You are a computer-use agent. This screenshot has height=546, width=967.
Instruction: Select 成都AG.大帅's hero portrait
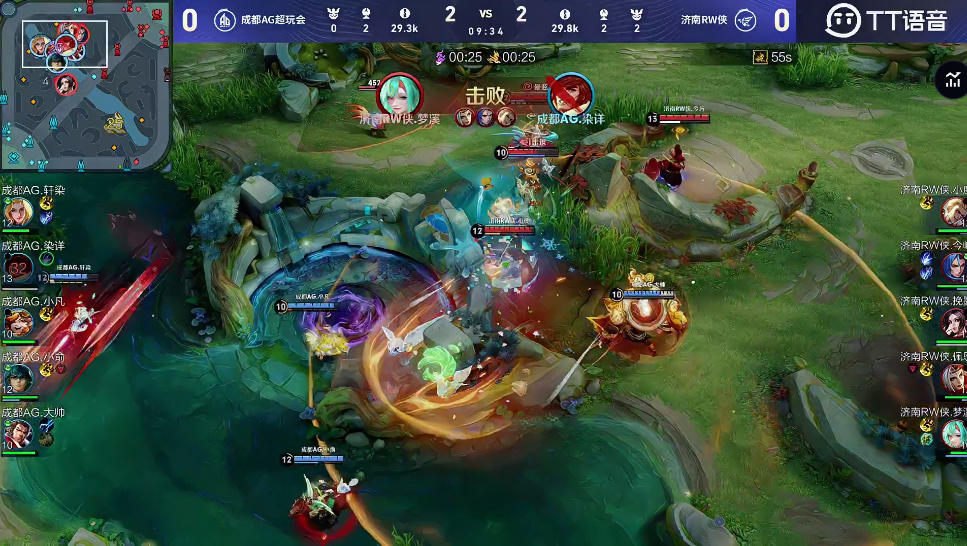(x=17, y=433)
